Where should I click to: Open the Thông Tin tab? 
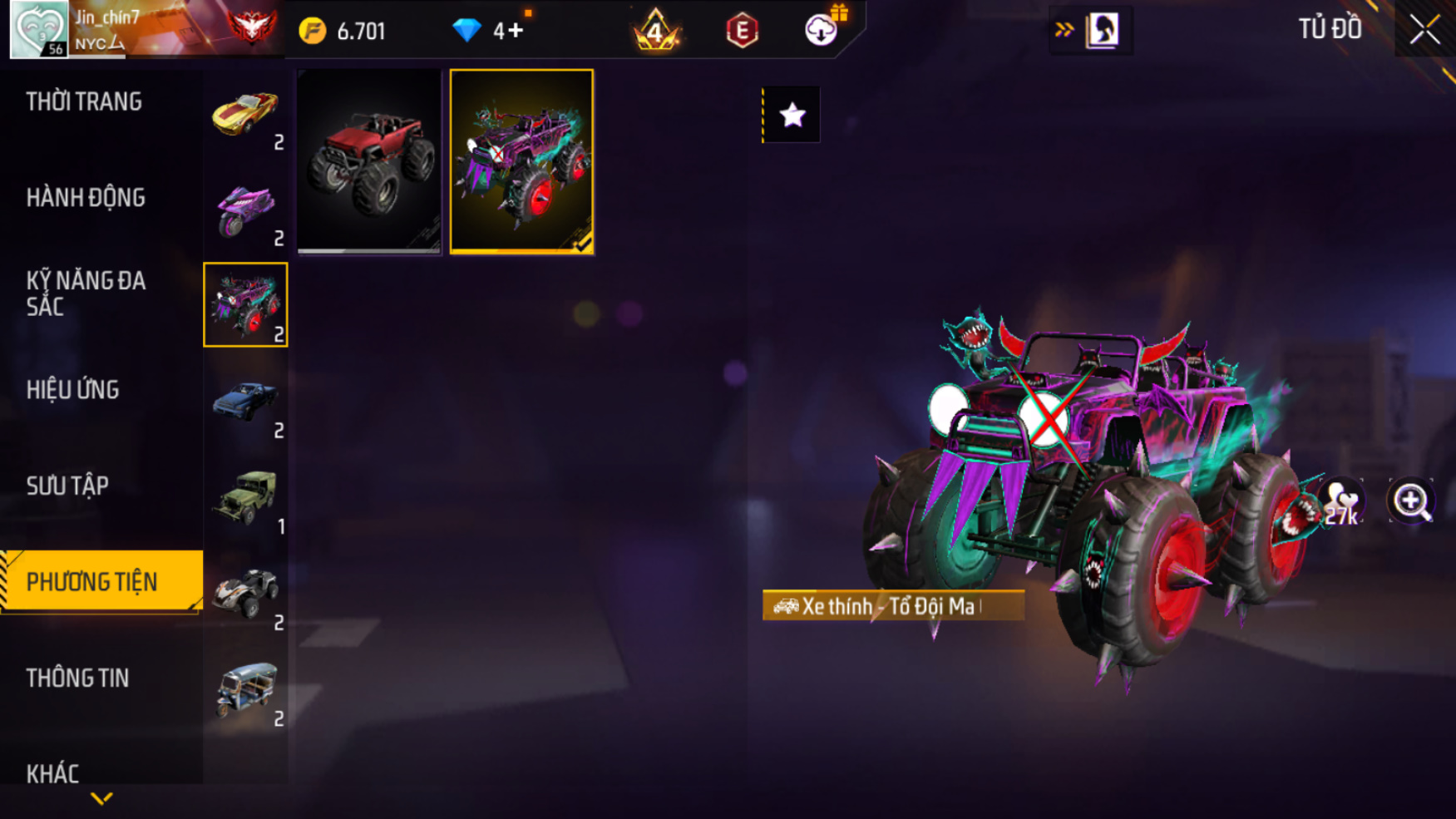[x=78, y=678]
